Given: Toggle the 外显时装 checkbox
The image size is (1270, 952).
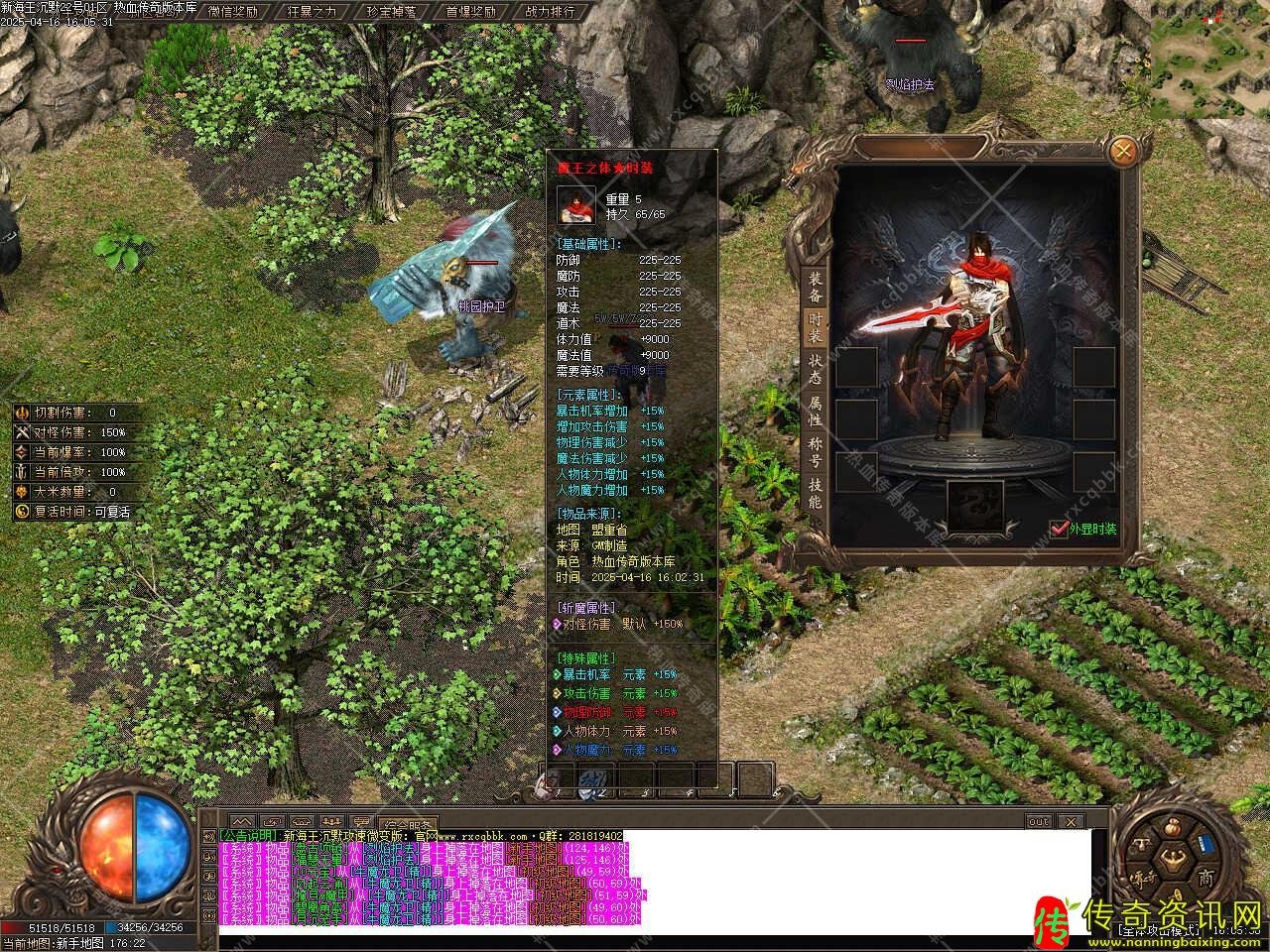Looking at the screenshot, I should click(x=1058, y=530).
